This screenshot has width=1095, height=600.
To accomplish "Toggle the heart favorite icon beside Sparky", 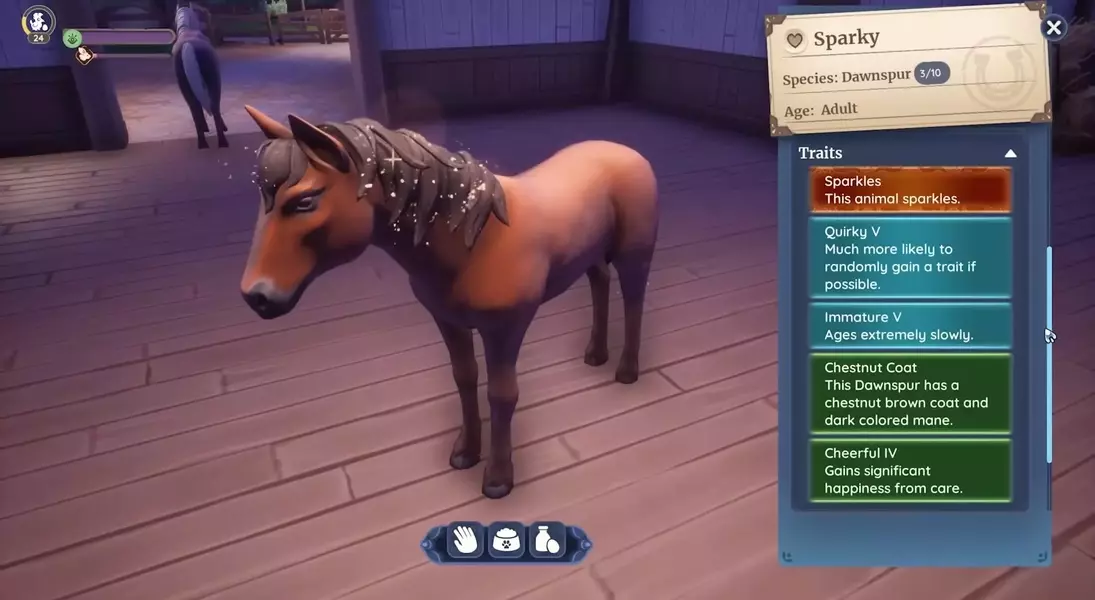I will coord(795,40).
